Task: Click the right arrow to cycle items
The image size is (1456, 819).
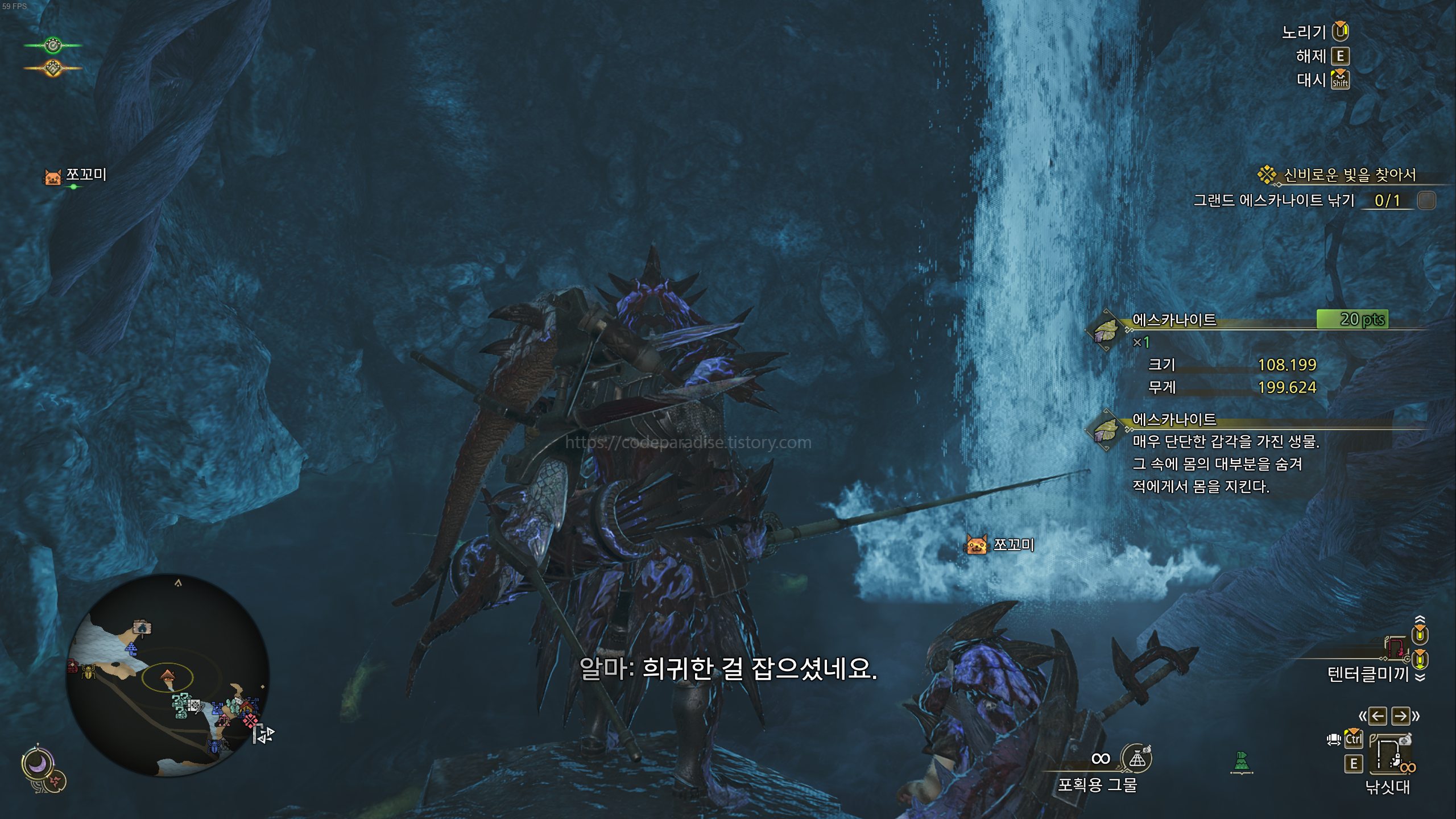Action: [1400, 716]
